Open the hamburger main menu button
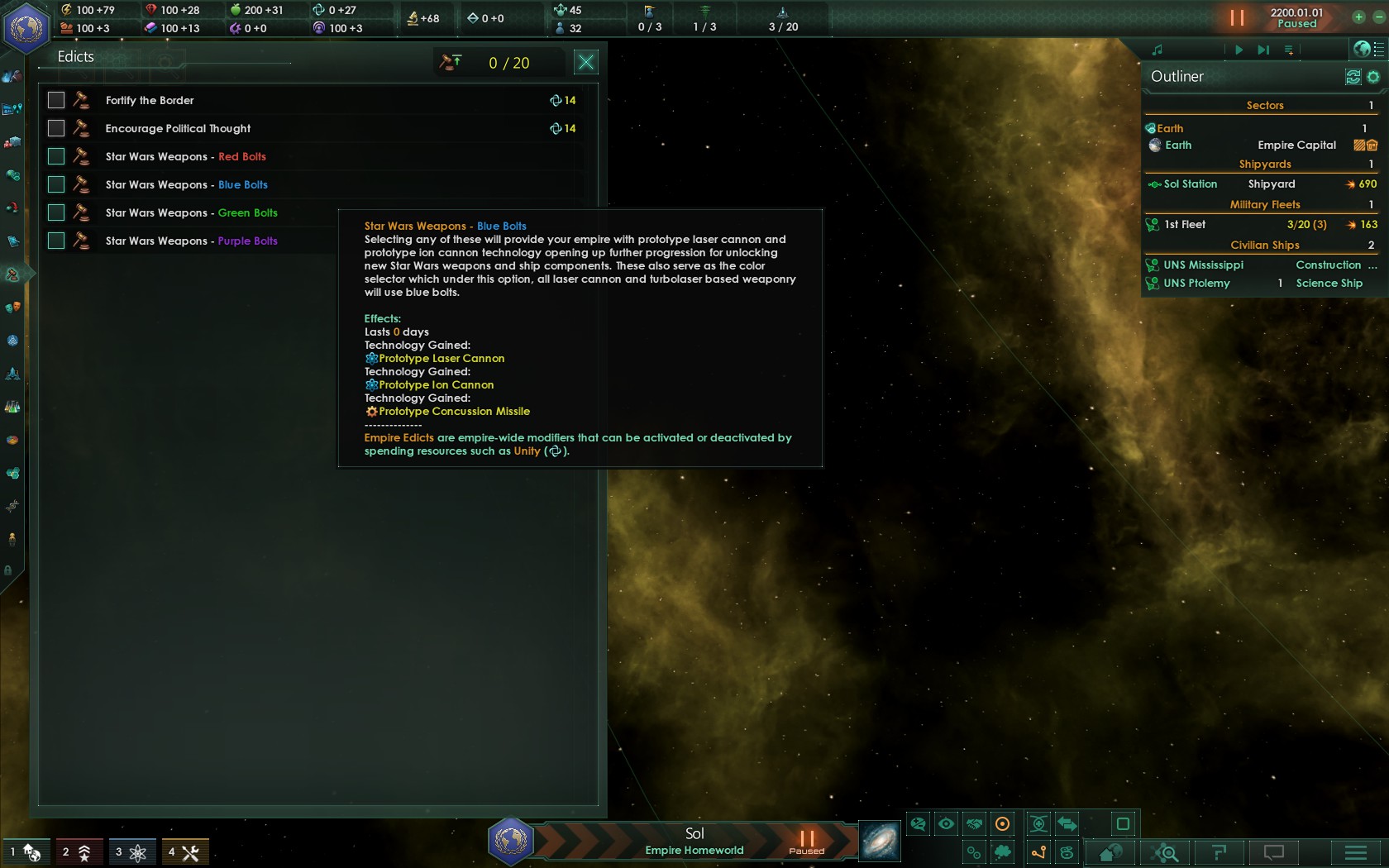The width and height of the screenshot is (1389, 868). (1355, 852)
